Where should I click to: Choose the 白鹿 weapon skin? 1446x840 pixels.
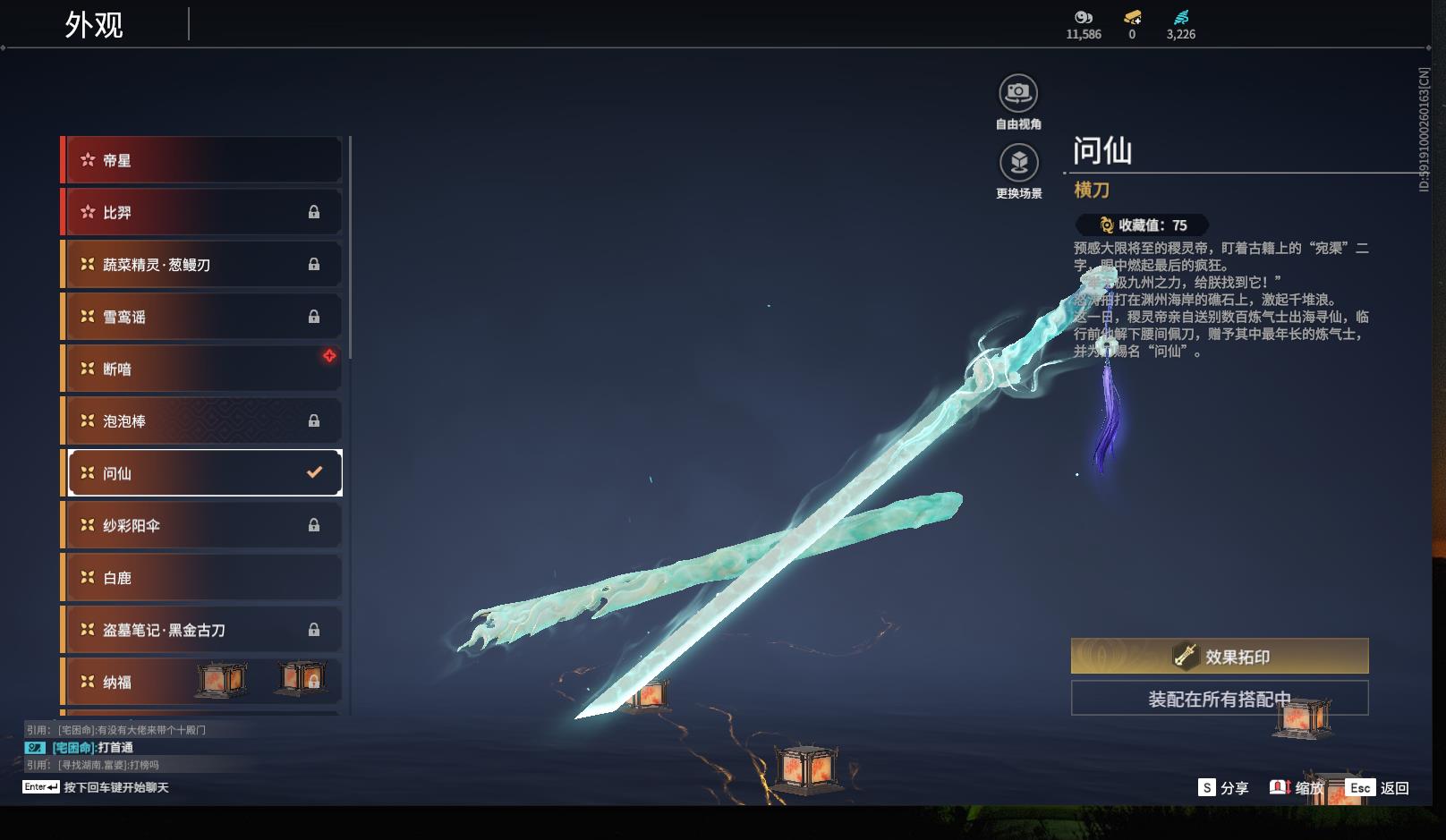(x=202, y=578)
